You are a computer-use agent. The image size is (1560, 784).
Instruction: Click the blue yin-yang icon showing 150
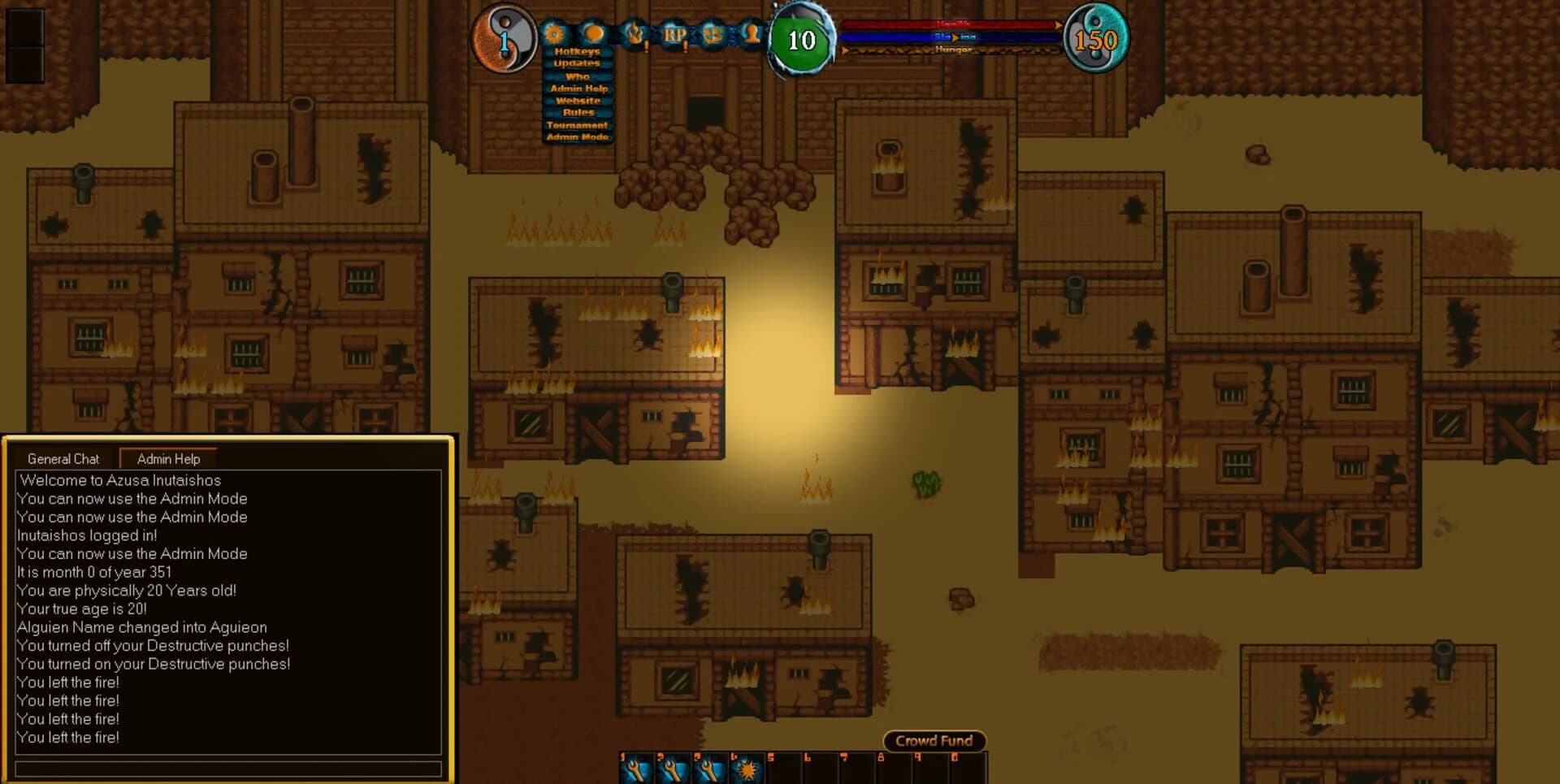pyautogui.click(x=1098, y=36)
